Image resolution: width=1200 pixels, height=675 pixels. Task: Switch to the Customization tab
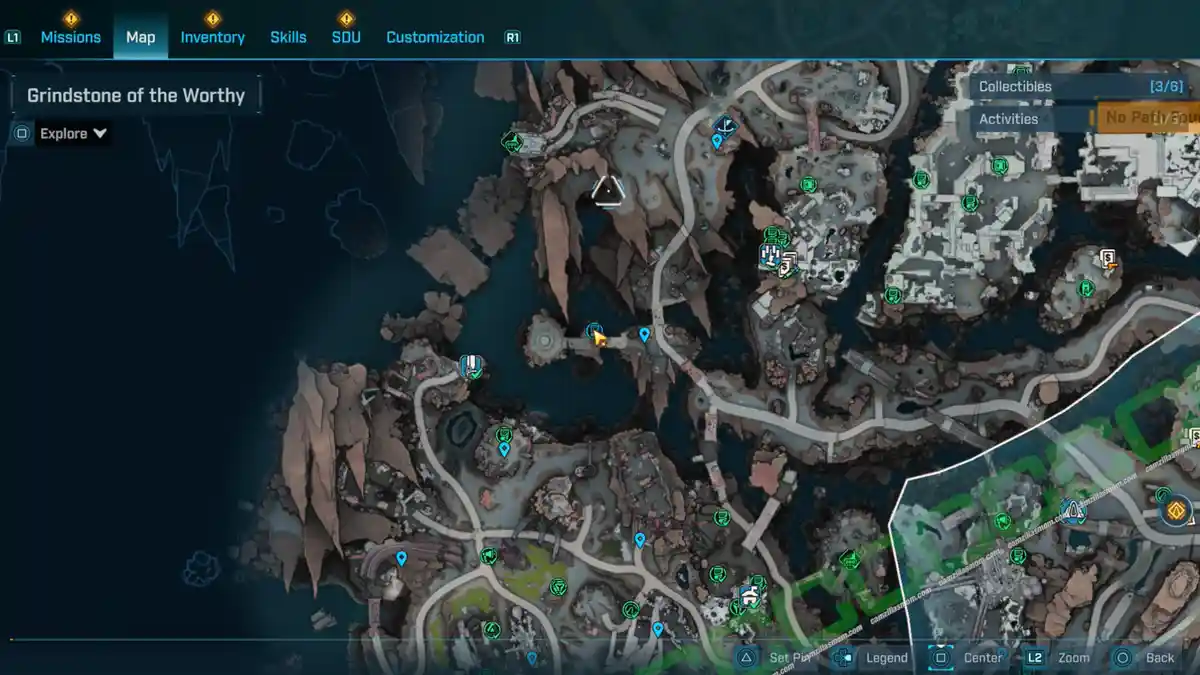click(435, 37)
